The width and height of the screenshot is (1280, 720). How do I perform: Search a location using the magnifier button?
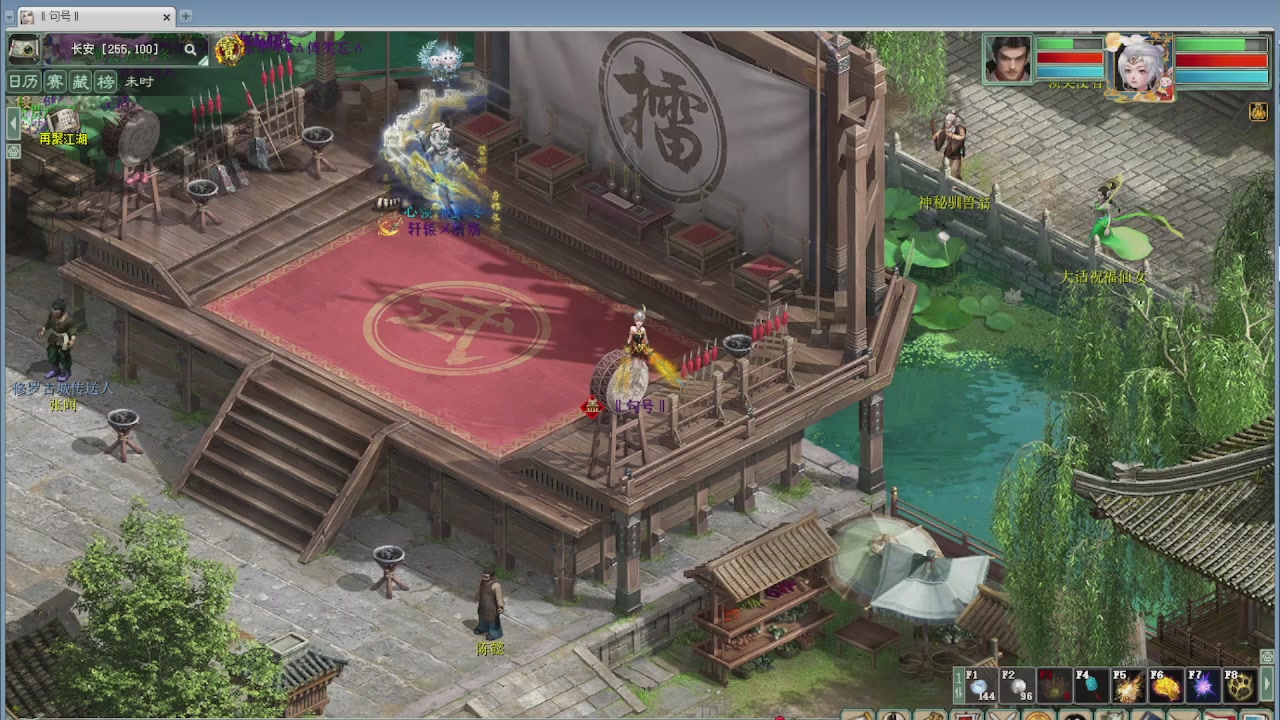pos(191,49)
